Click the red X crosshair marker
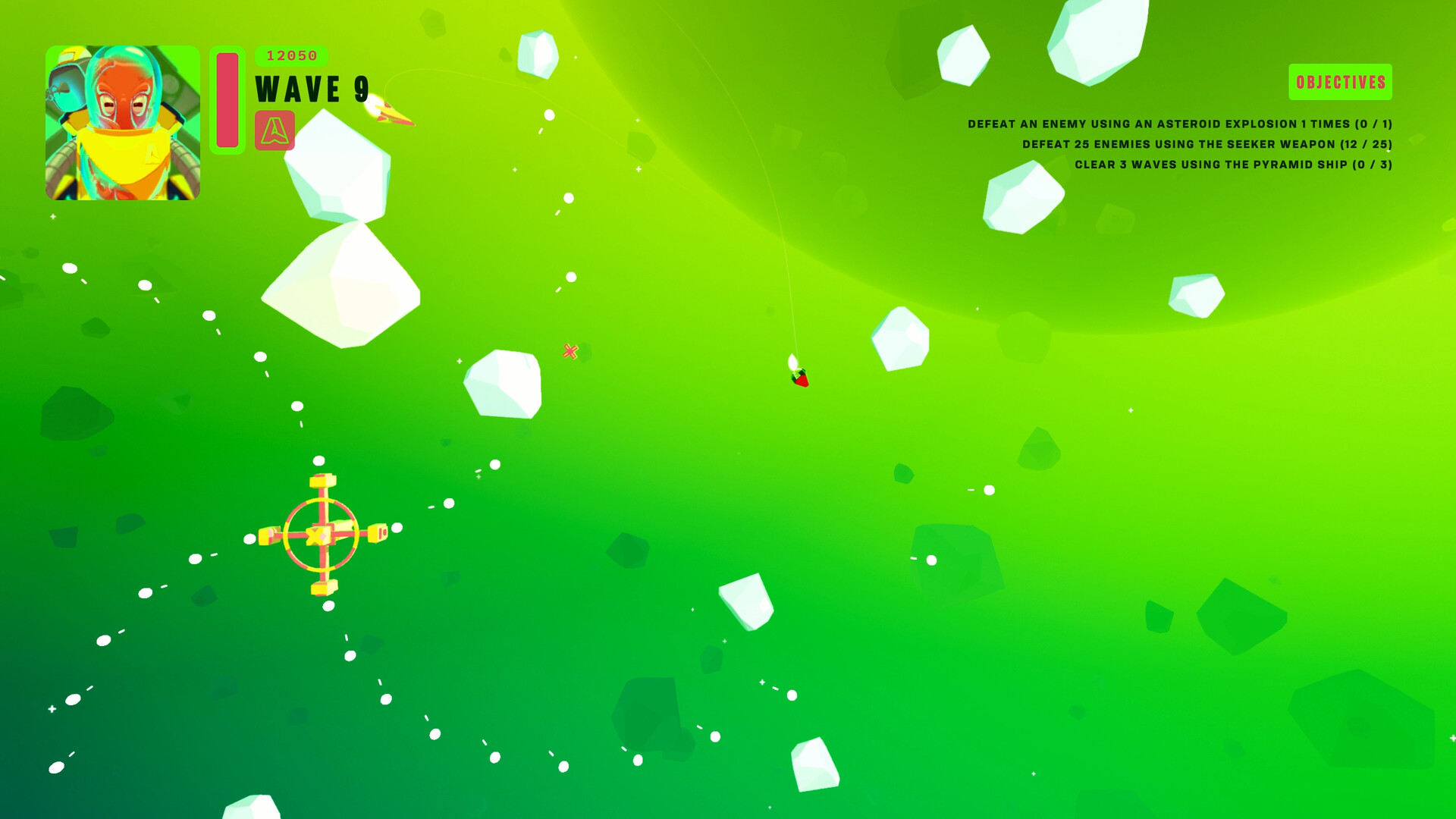The height and width of the screenshot is (819, 1456). 570,351
